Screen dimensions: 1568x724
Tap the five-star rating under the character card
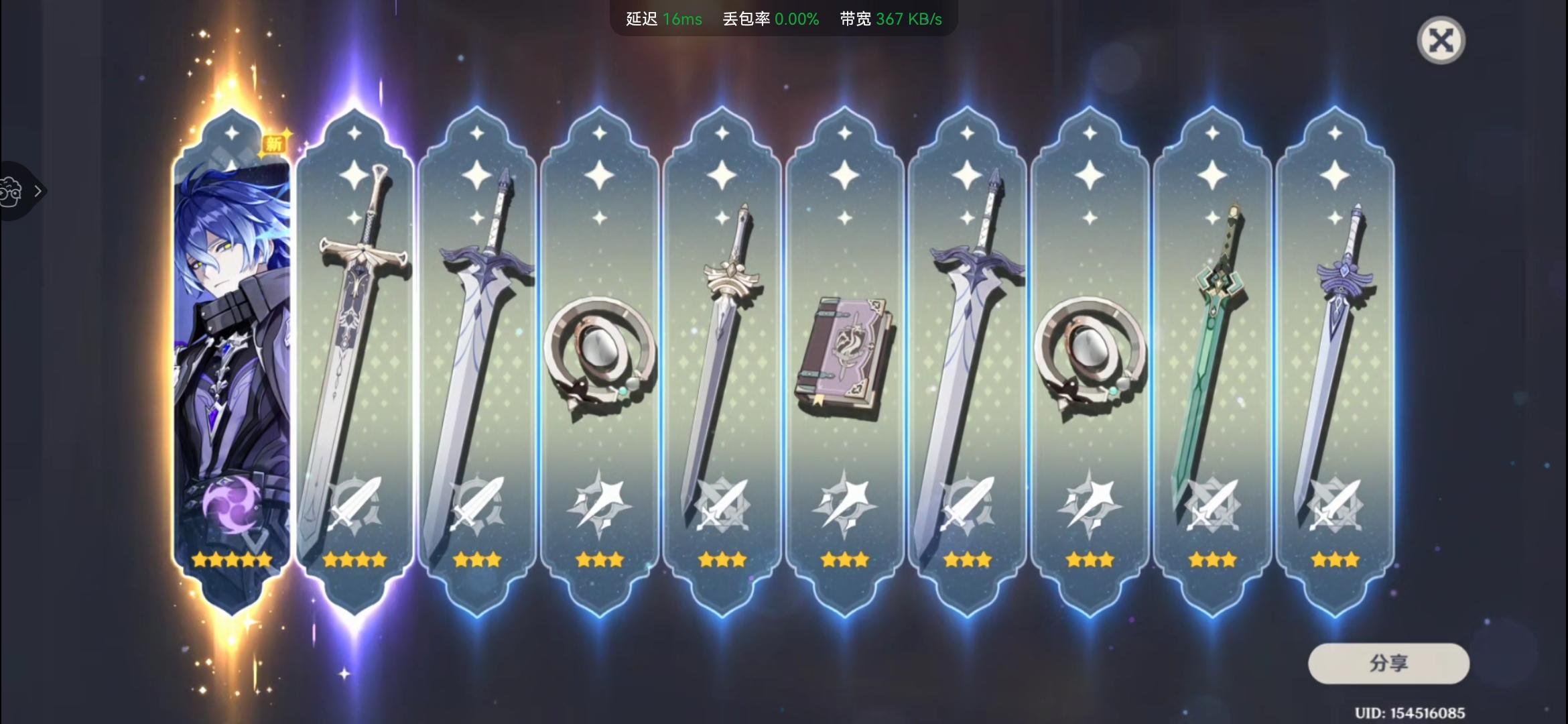(x=231, y=558)
